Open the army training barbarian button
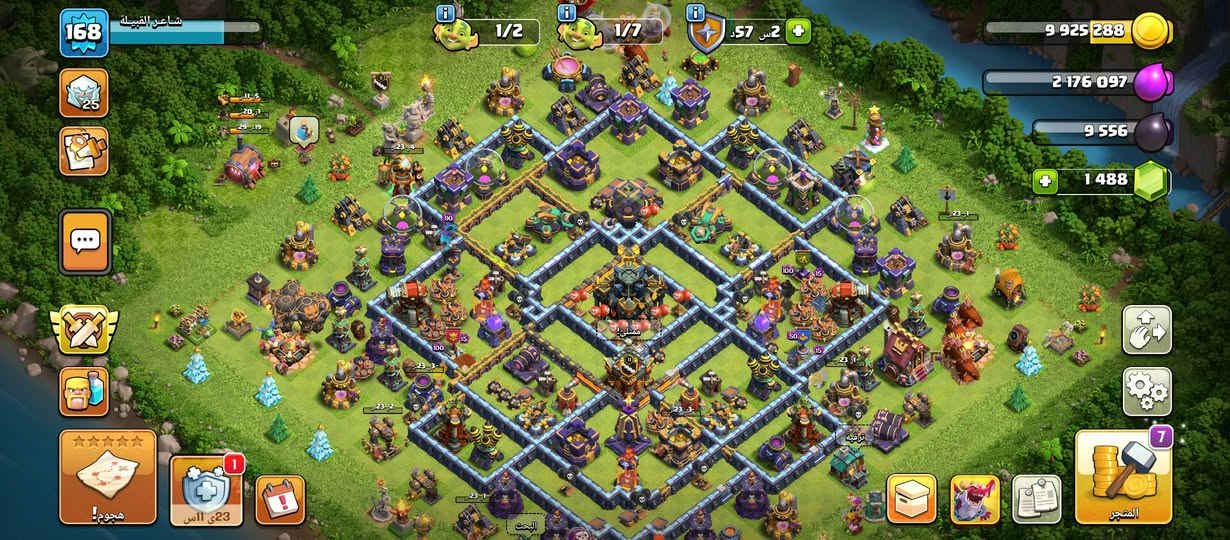1230x540 pixels. [84, 391]
